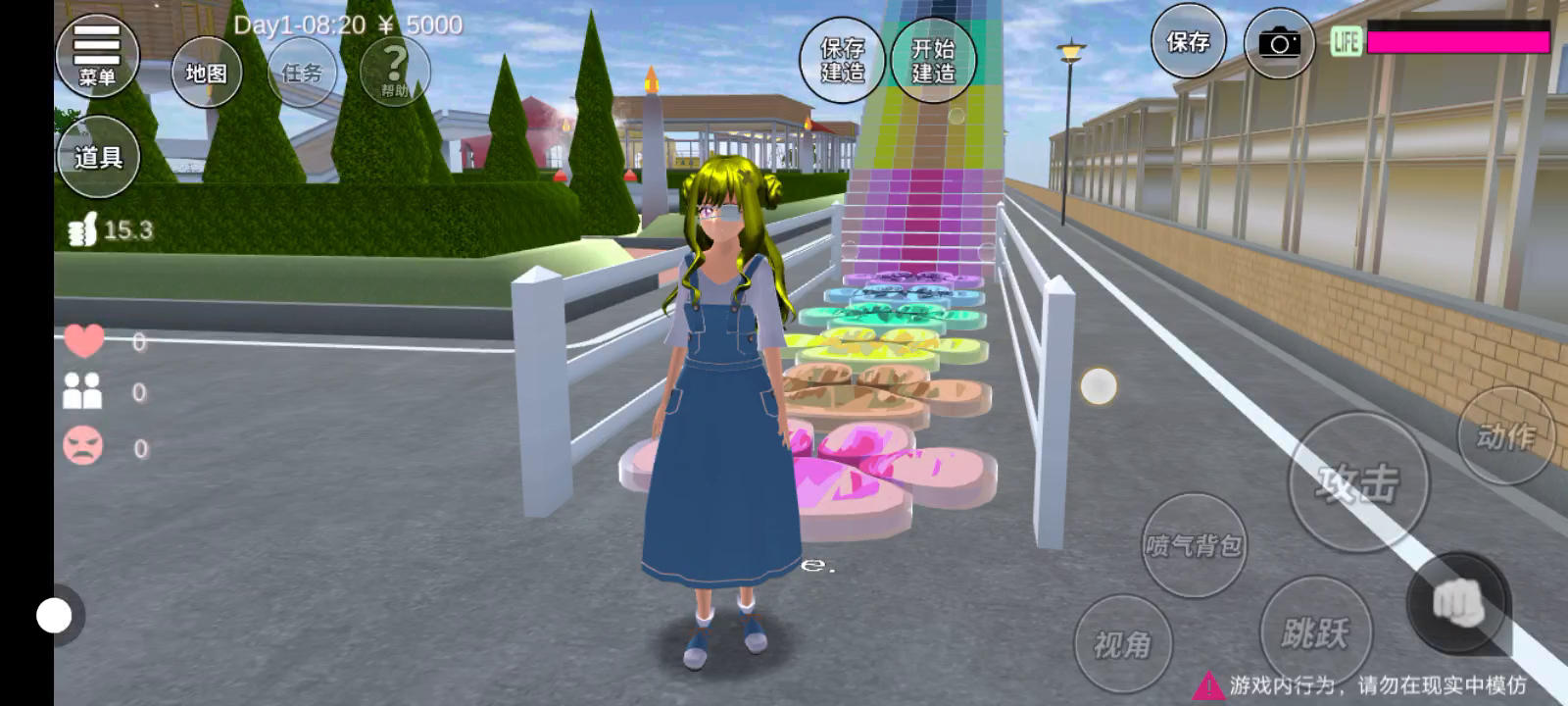Open the 道具 items menu
Image resolution: width=1568 pixels, height=706 pixels.
coord(98,157)
